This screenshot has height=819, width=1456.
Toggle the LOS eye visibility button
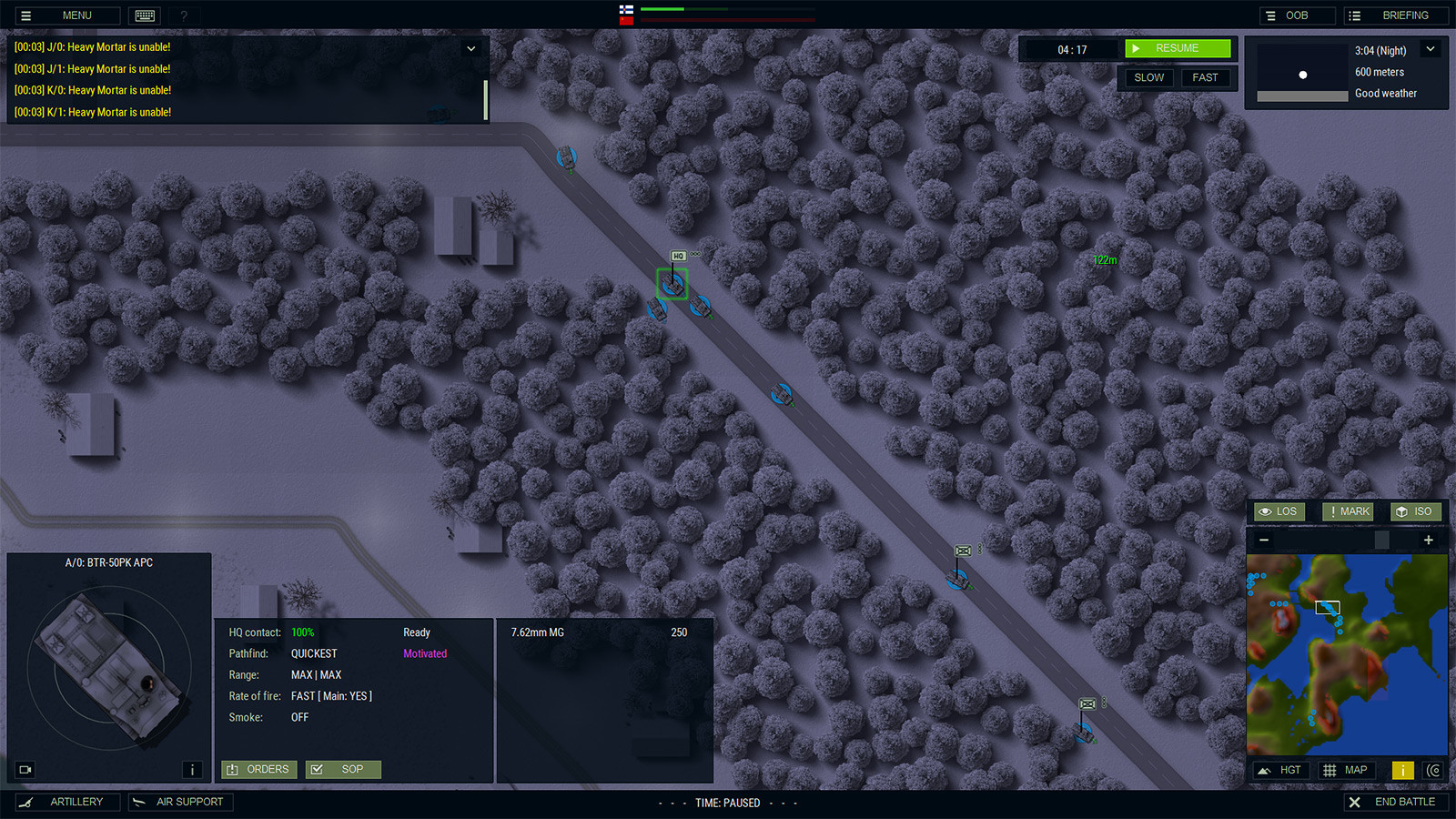[1279, 511]
